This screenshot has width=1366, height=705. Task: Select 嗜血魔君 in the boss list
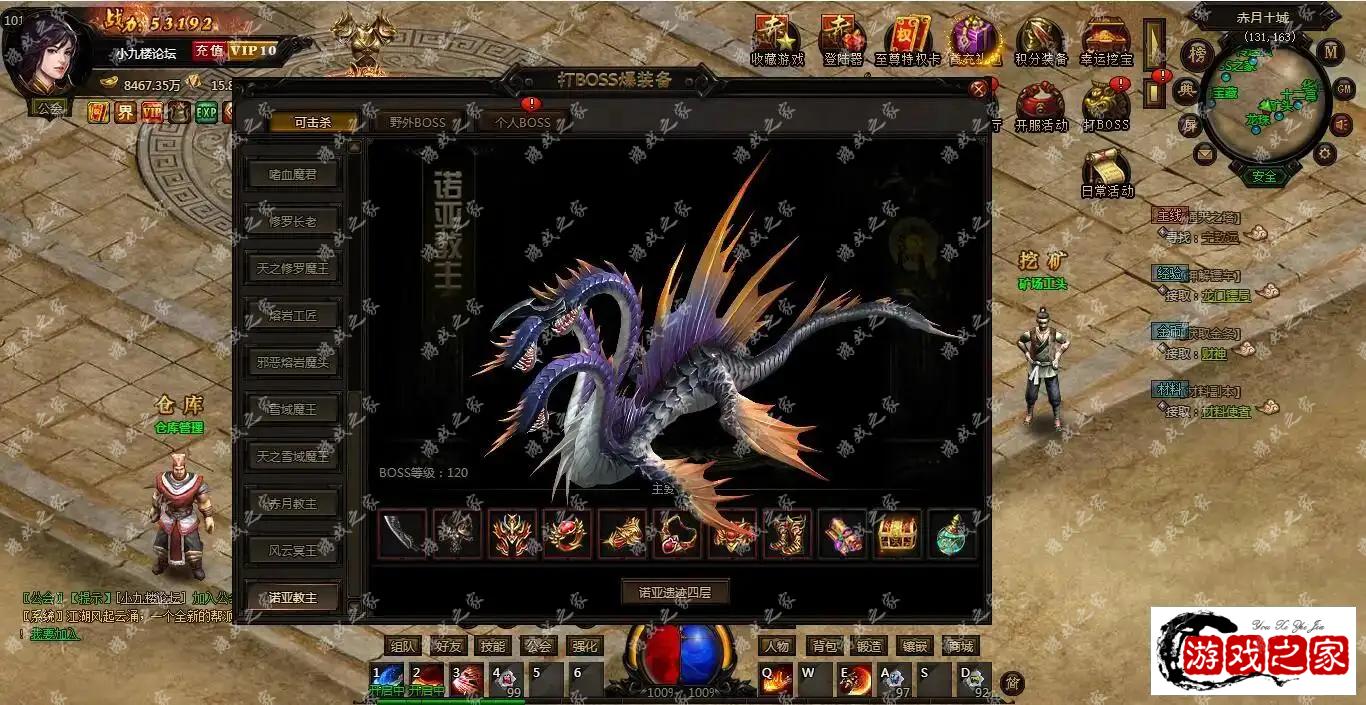point(293,175)
